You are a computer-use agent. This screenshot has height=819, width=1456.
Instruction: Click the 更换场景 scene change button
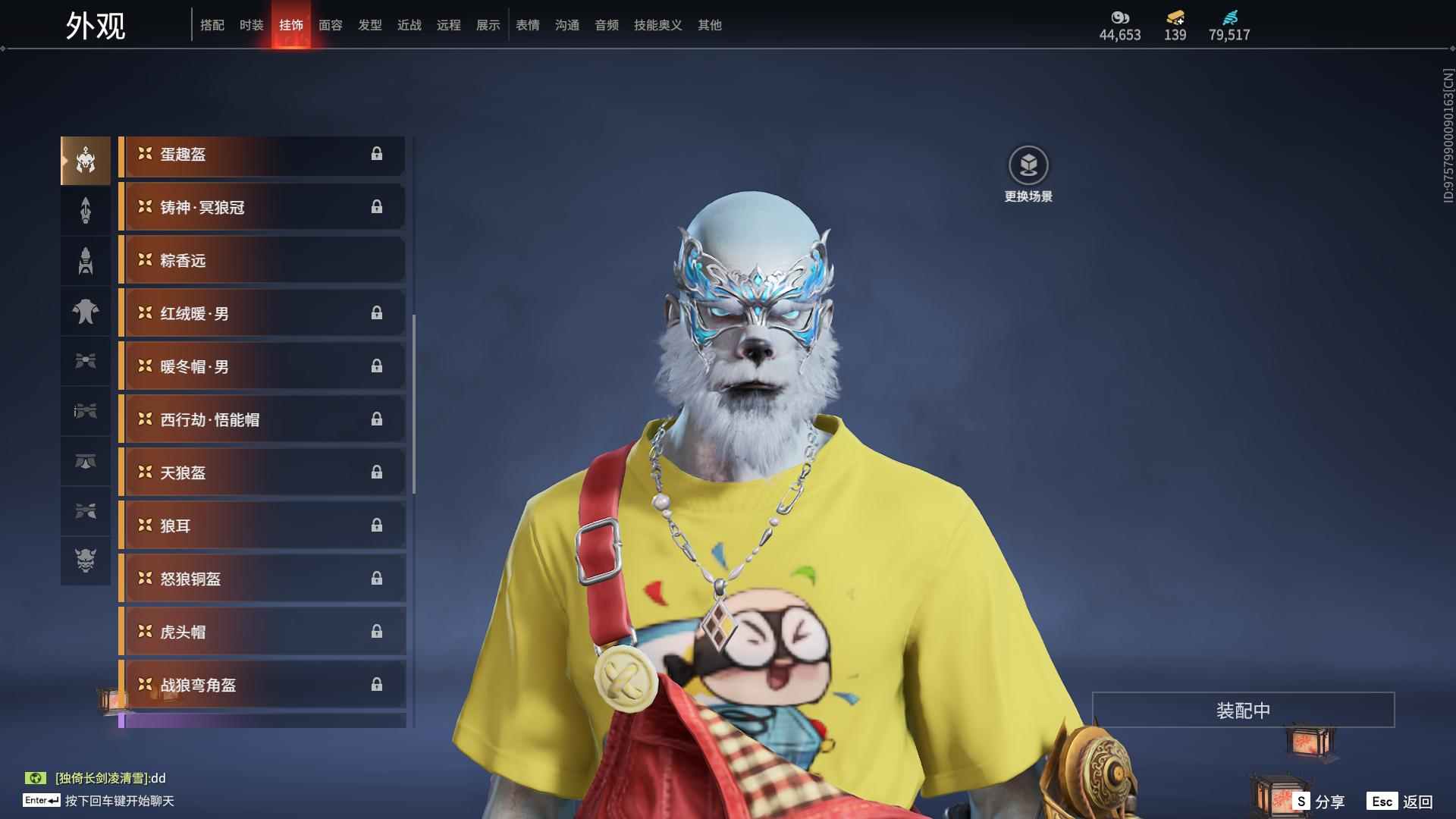1028,174
